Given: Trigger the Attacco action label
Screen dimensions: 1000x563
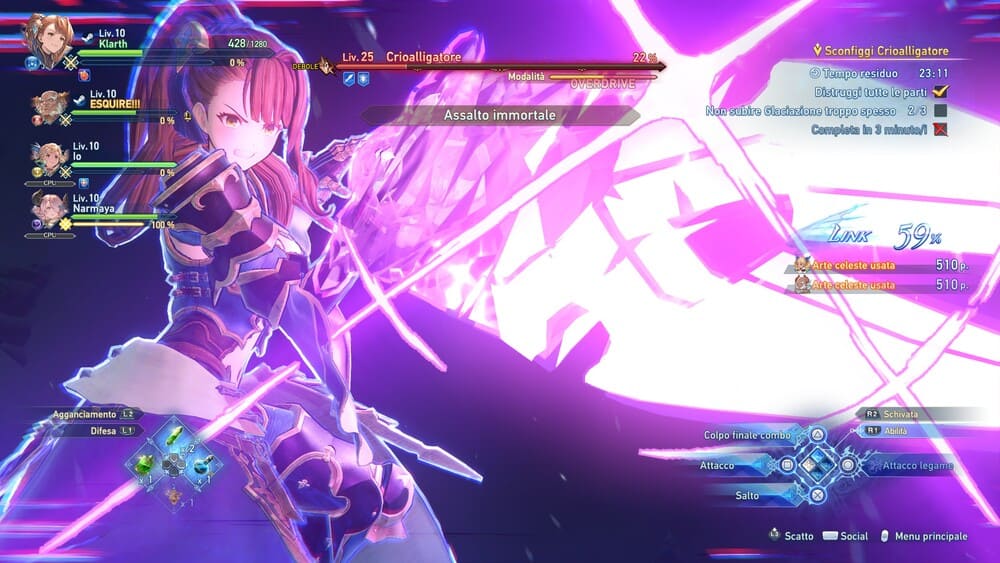Looking at the screenshot, I should point(718,465).
